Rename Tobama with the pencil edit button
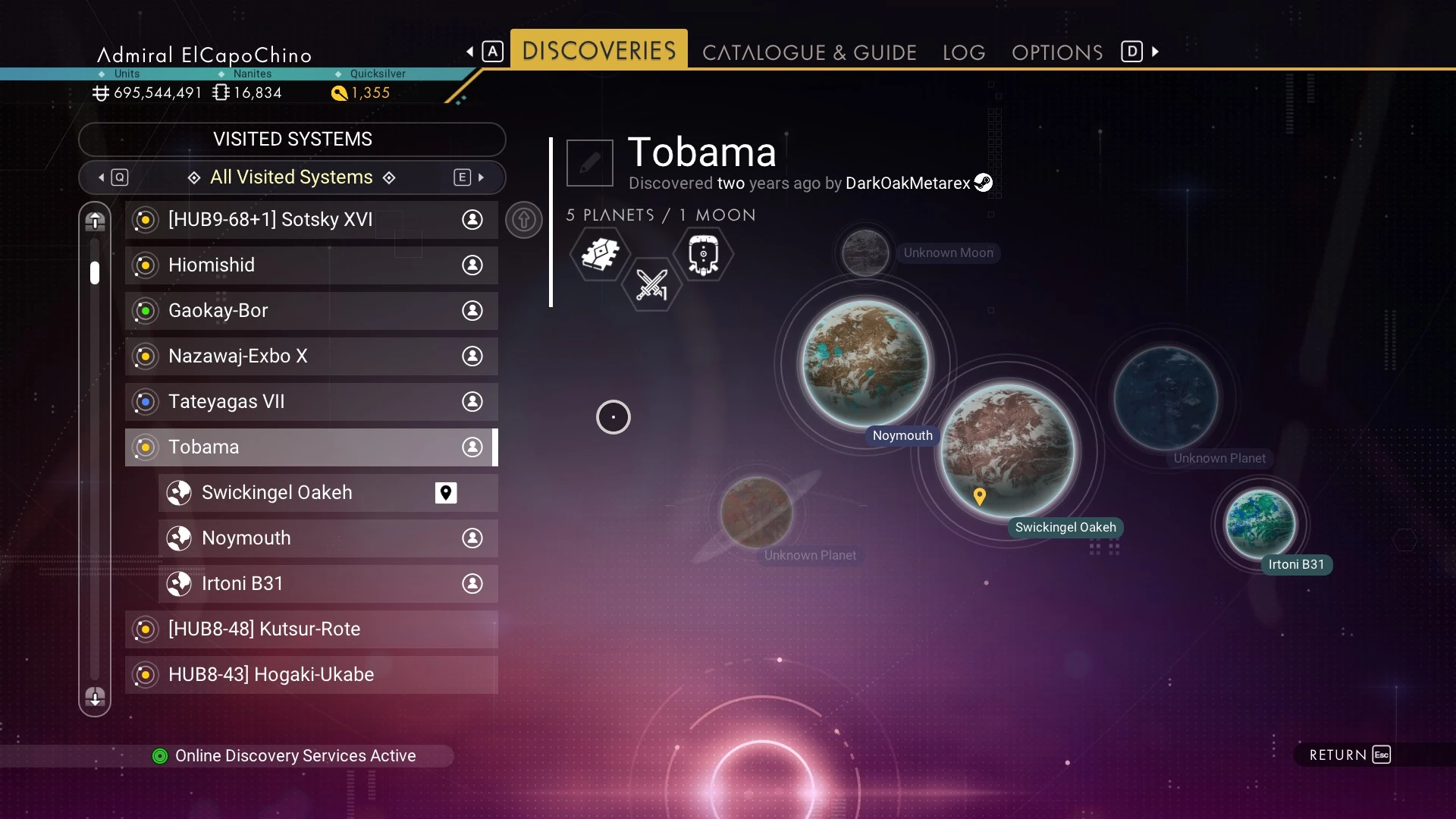The width and height of the screenshot is (1456, 819). [590, 162]
